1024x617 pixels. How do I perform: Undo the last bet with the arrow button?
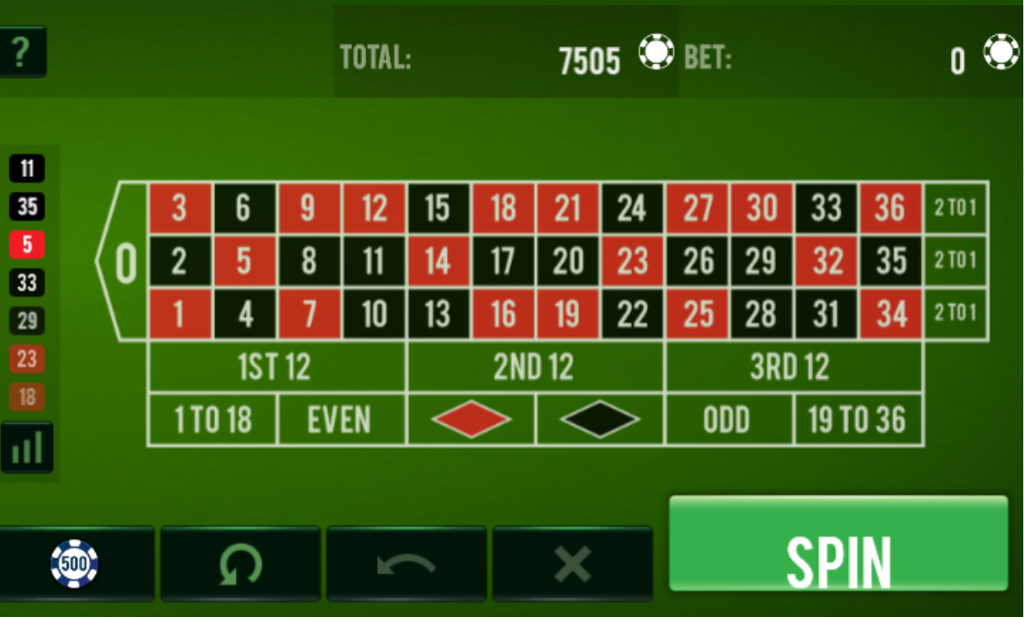click(x=406, y=564)
